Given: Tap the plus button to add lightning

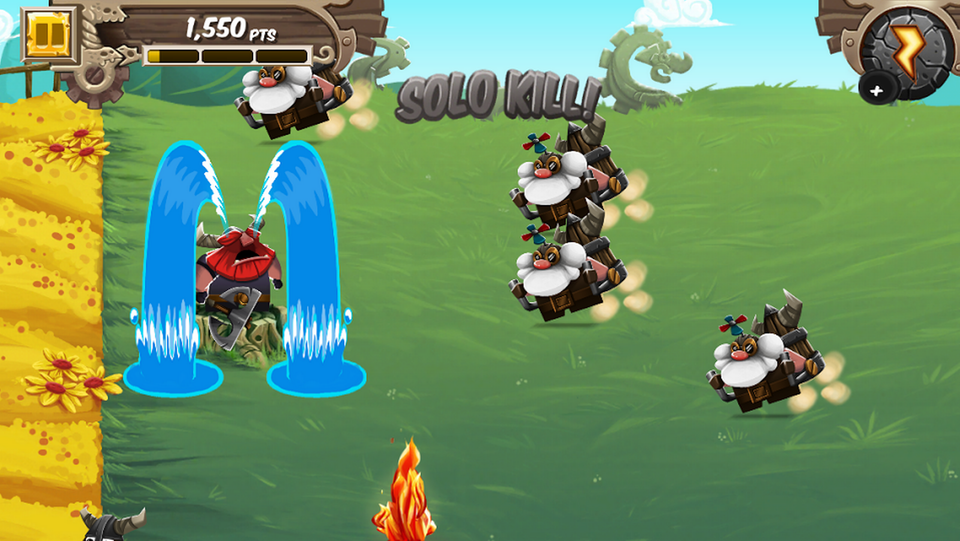Looking at the screenshot, I should [876, 90].
